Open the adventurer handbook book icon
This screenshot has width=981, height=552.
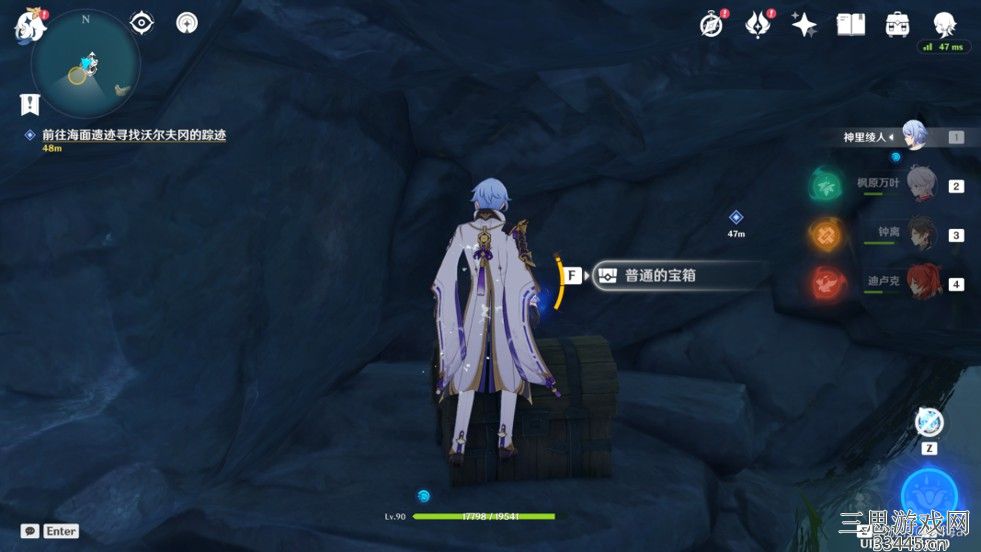(850, 25)
